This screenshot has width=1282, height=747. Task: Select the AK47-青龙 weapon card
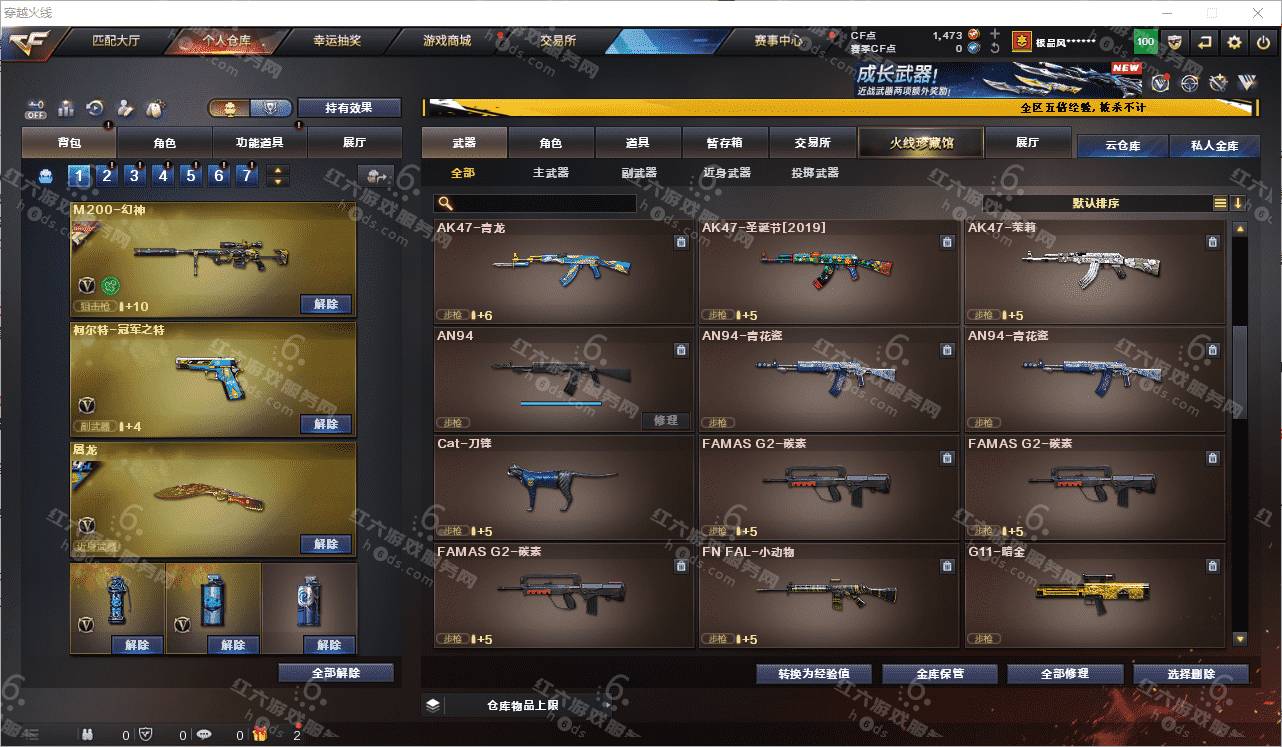[x=564, y=271]
